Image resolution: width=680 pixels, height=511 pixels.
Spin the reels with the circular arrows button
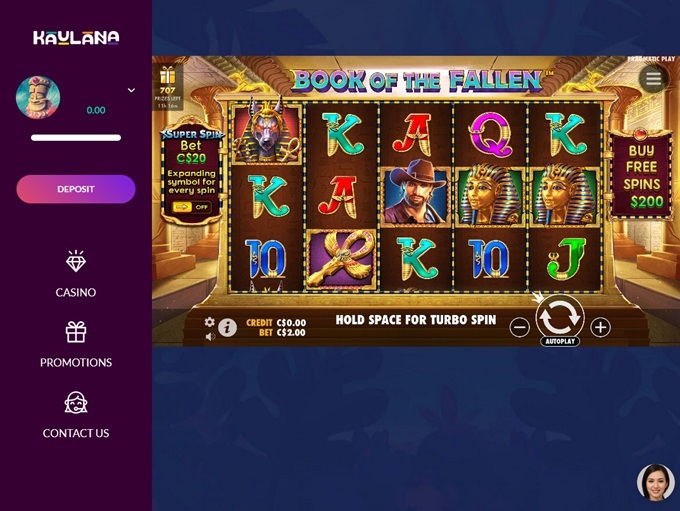click(559, 317)
